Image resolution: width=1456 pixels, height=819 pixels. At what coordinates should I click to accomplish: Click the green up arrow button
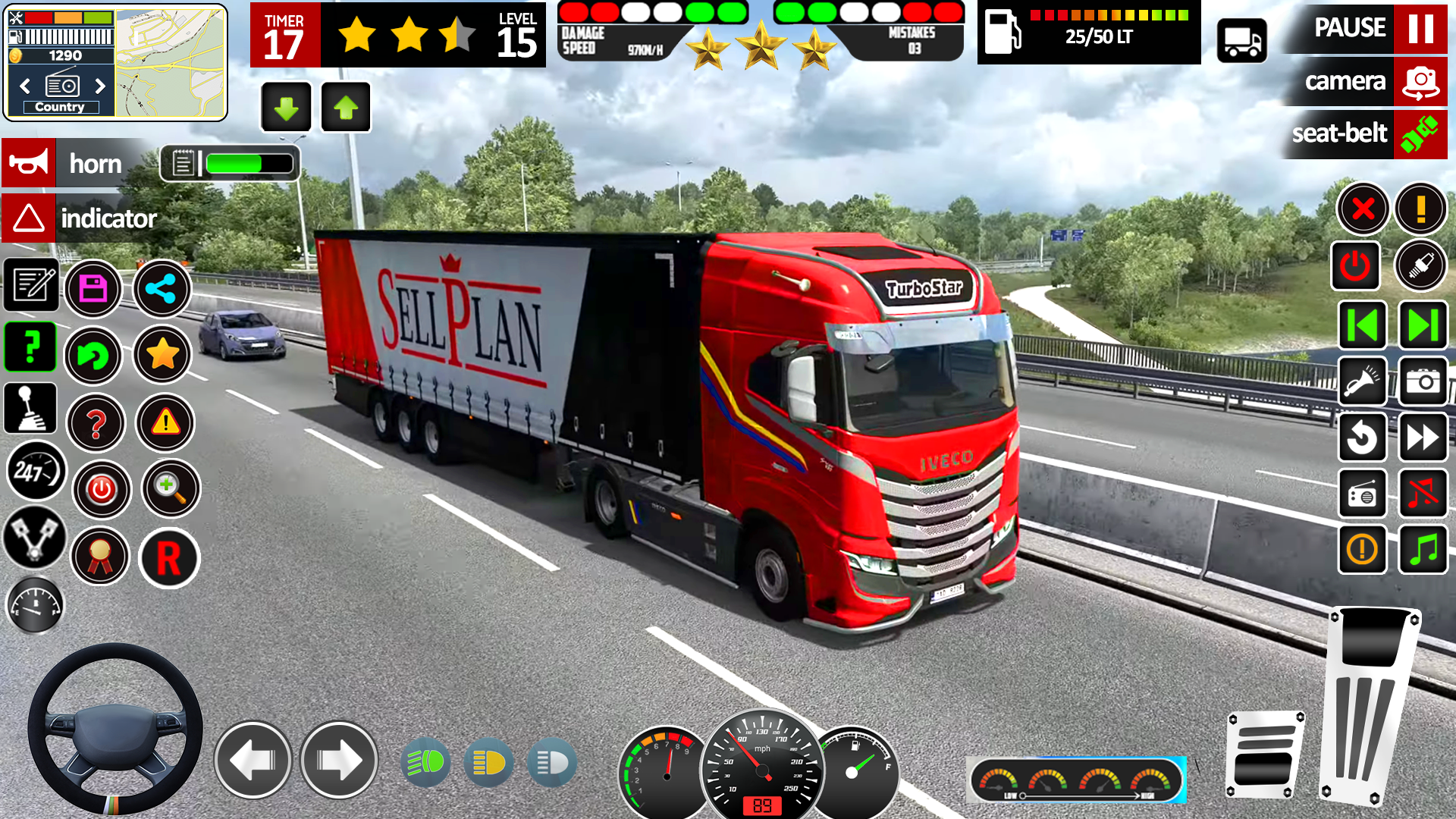tap(346, 108)
